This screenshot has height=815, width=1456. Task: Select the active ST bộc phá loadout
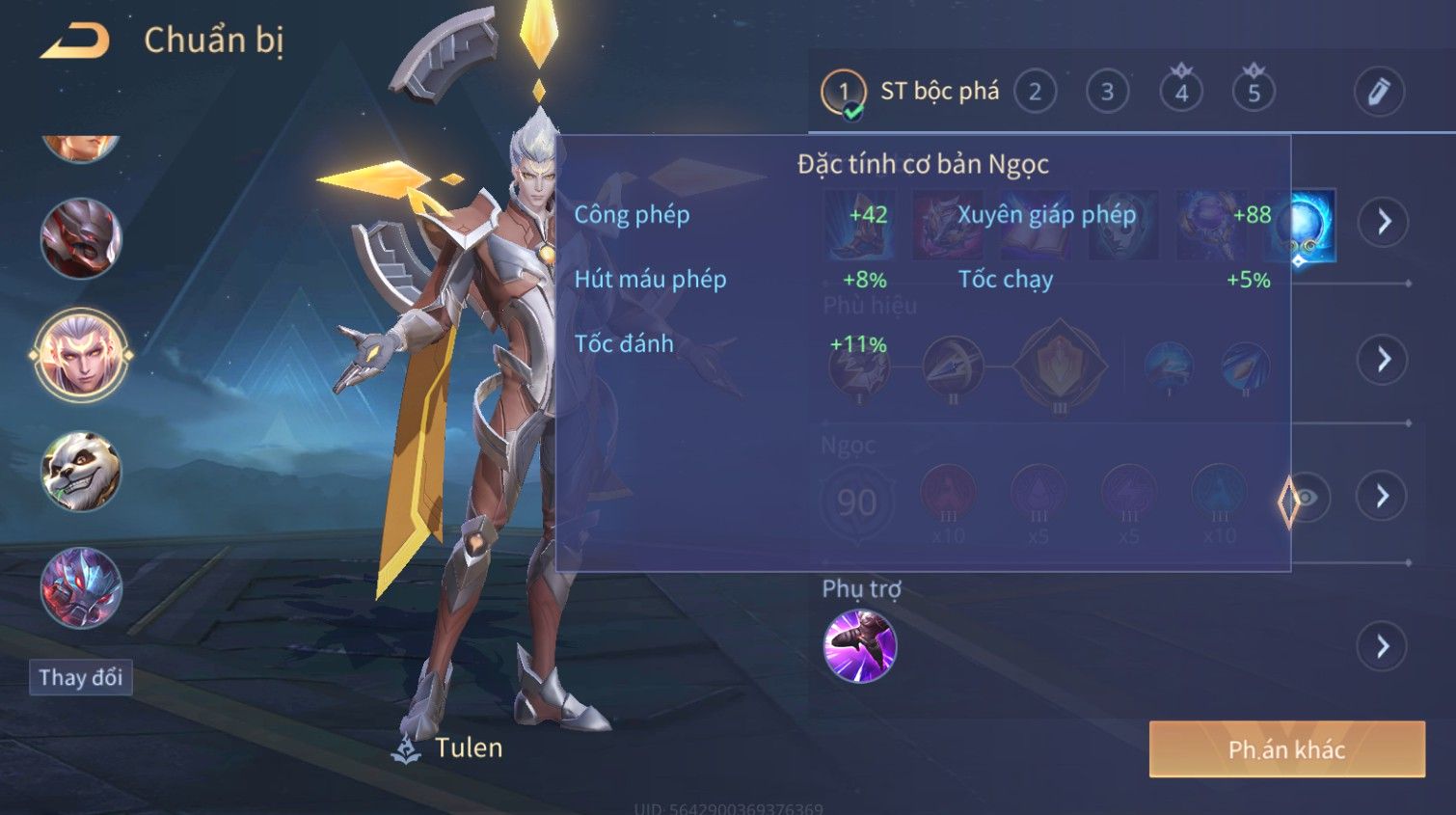(911, 93)
